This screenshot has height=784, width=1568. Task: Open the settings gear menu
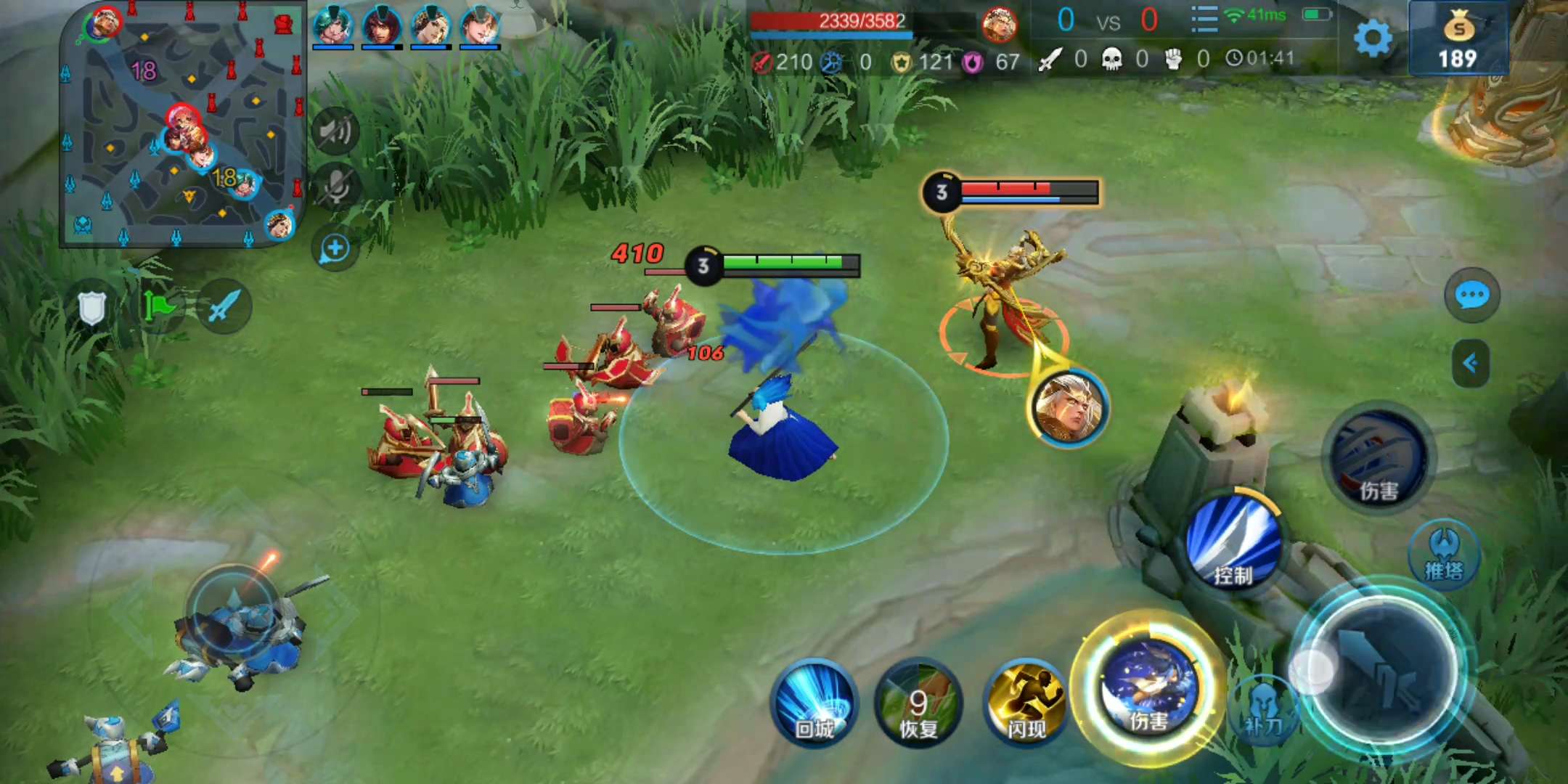[1373, 38]
